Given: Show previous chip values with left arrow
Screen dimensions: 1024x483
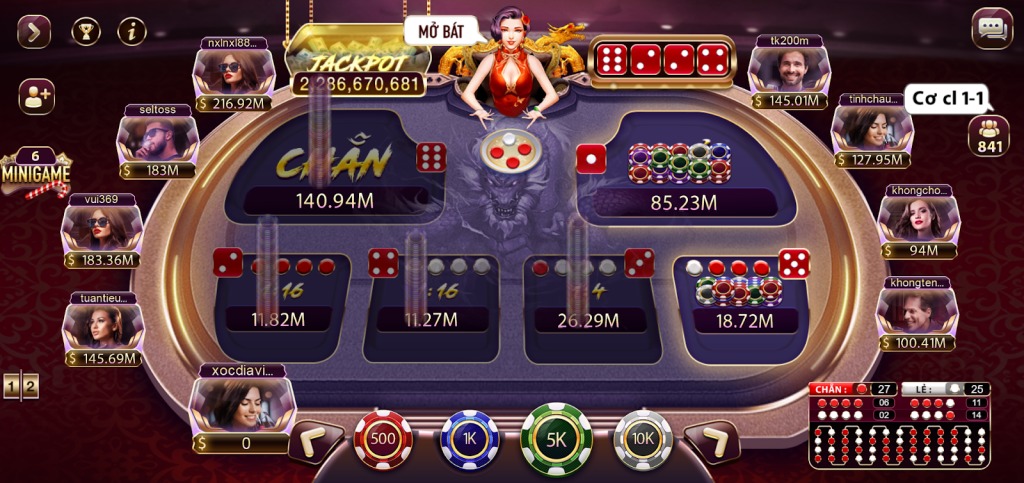Looking at the screenshot, I should click(x=317, y=441).
